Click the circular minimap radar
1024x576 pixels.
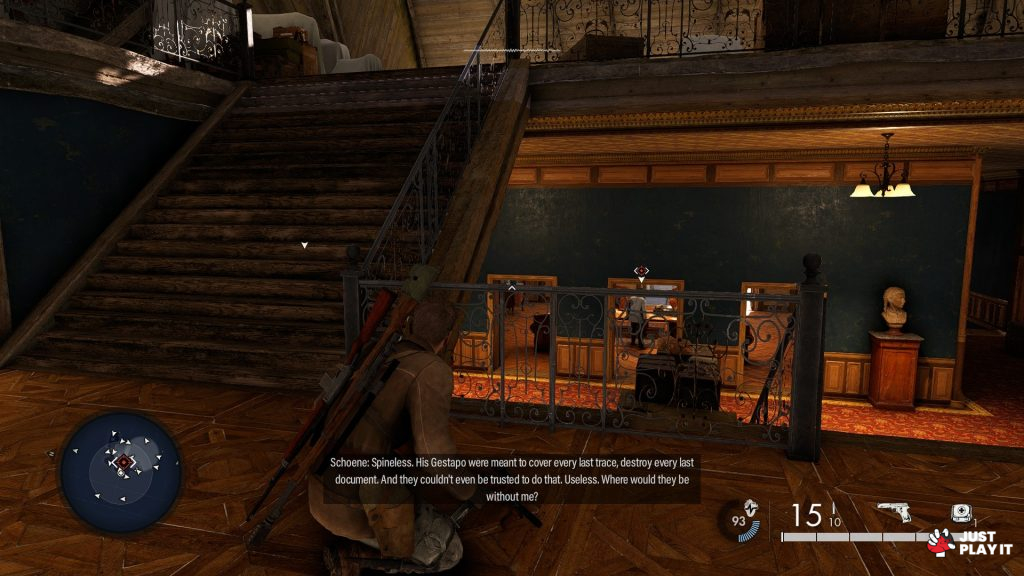tap(120, 470)
